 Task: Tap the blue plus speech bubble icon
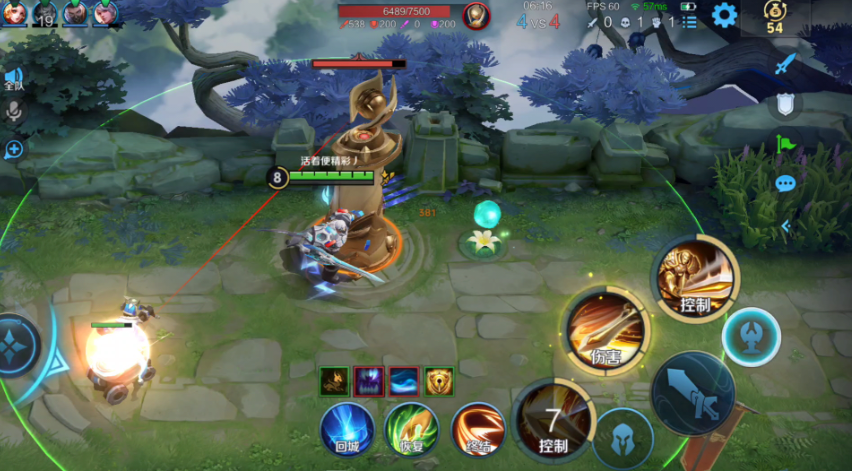(x=14, y=149)
